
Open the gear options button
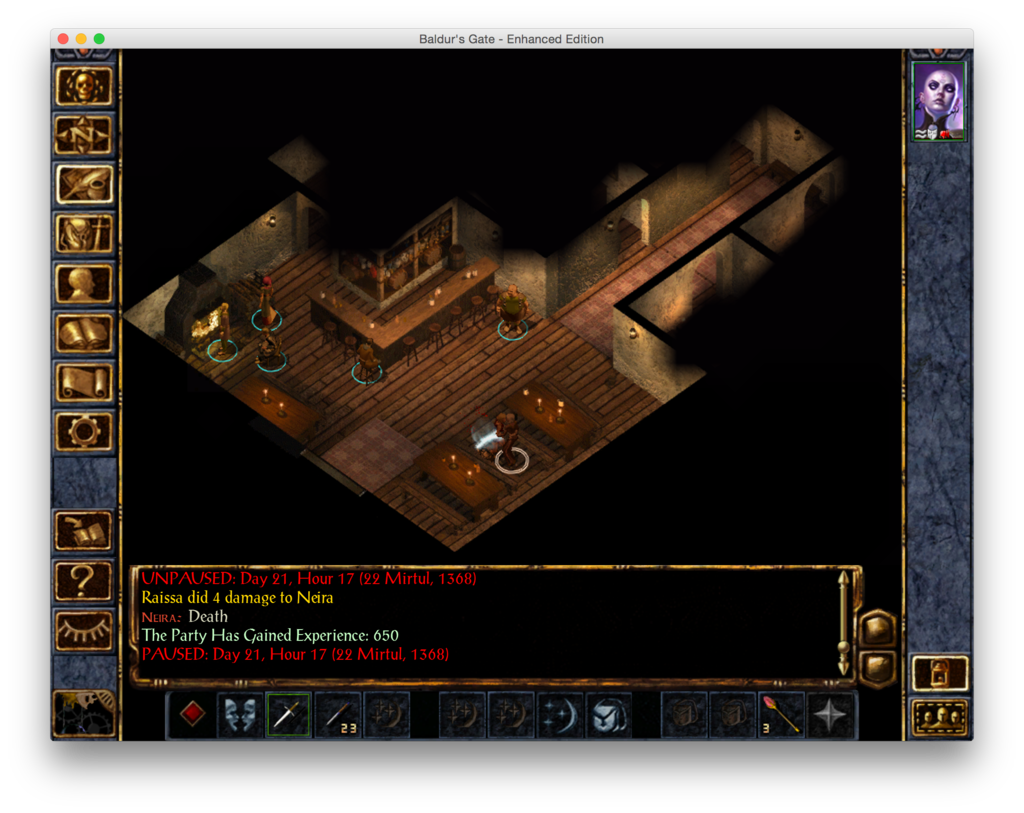tap(85, 431)
